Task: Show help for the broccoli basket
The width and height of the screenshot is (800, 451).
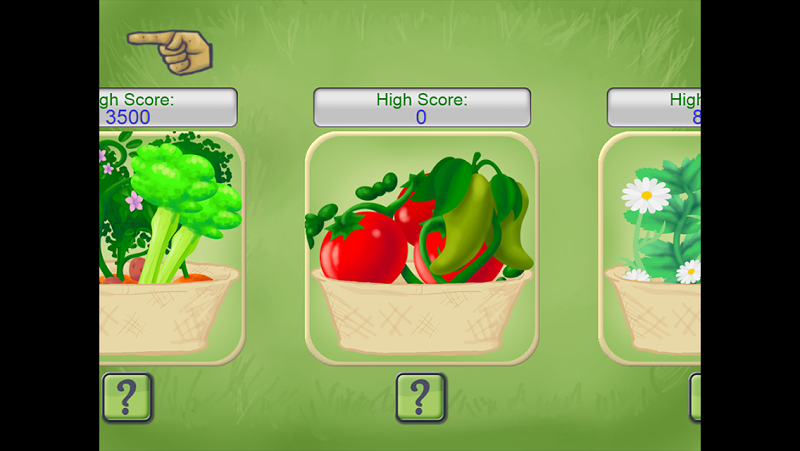Action: pos(127,397)
